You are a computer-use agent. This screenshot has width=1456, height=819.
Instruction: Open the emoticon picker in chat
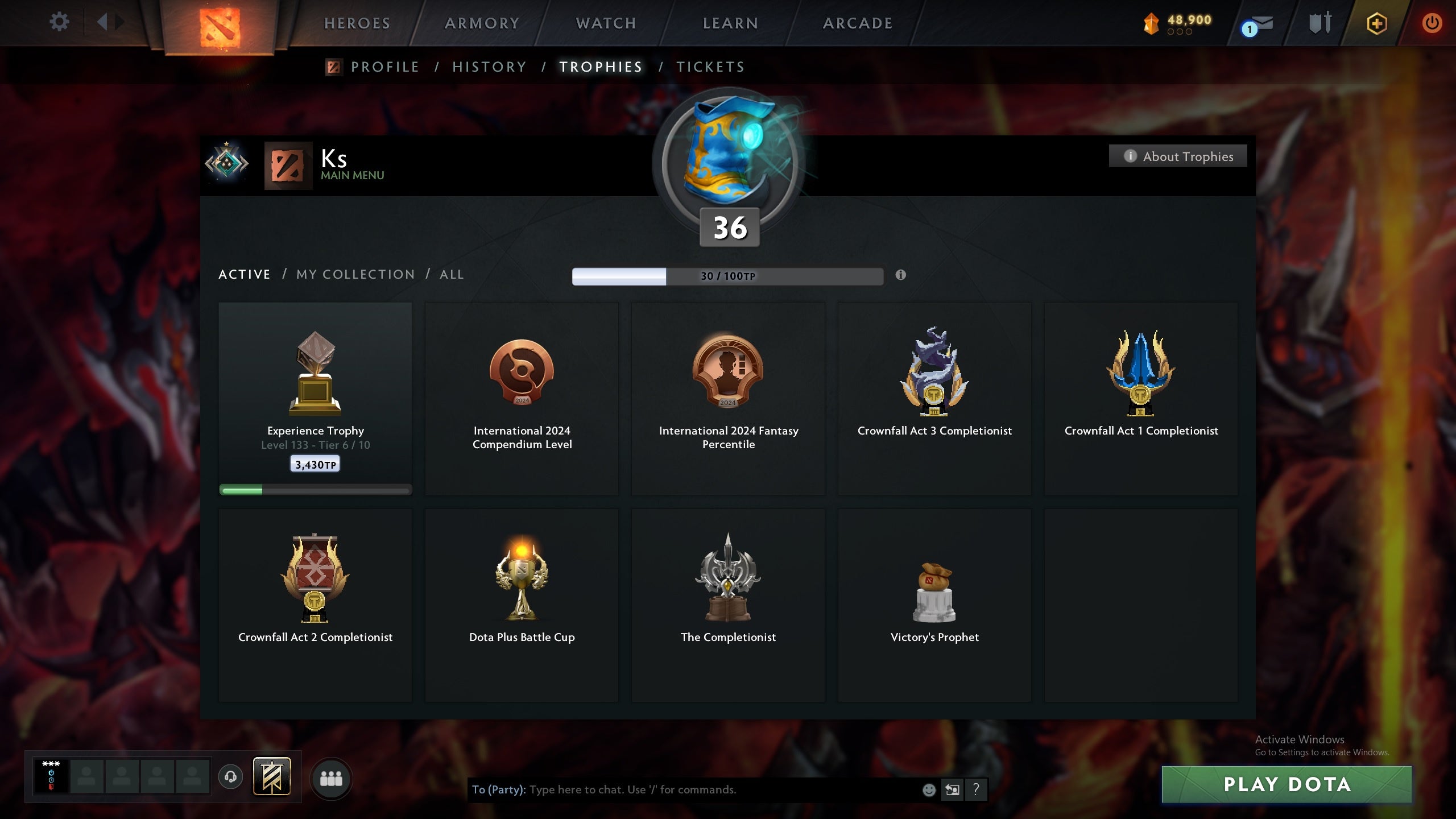click(x=928, y=789)
